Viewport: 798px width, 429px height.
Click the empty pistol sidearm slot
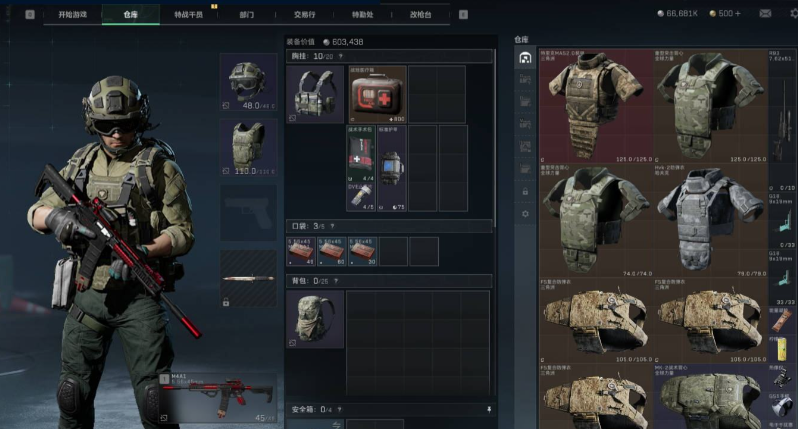click(x=248, y=212)
